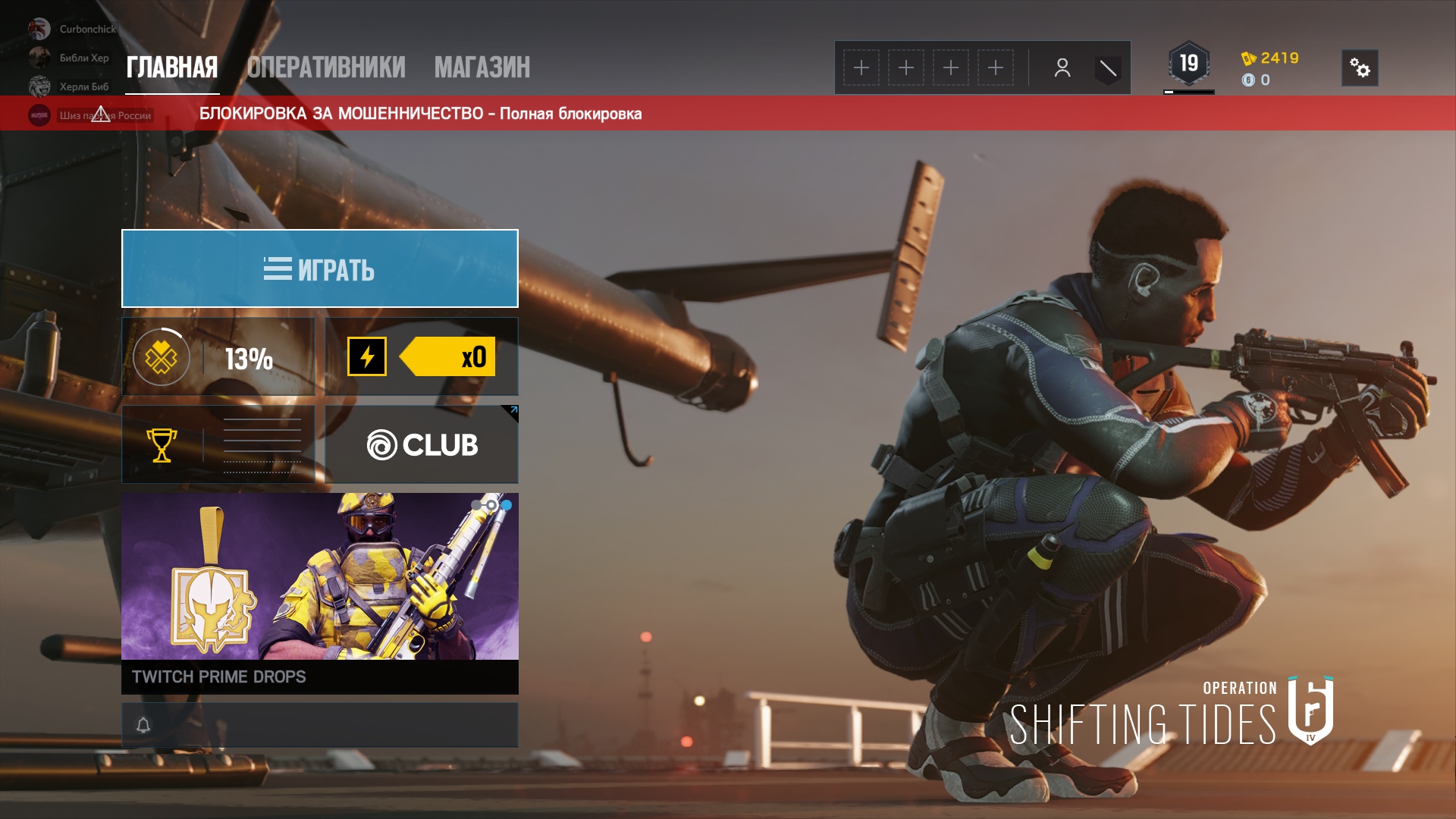Select Curbonchick in the overlay friends list
1456x819 pixels.
coord(87,29)
